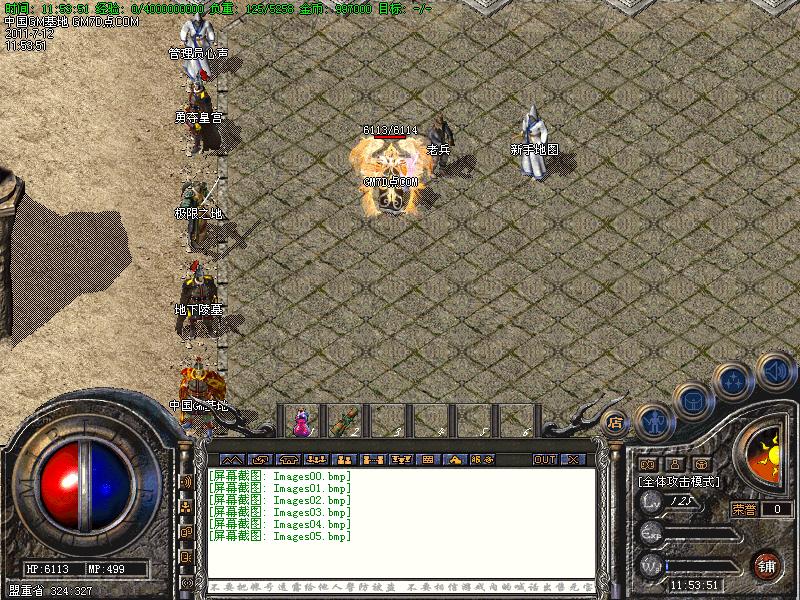Open the backpack inventory icon
Screen dimensions: 800x600
coord(692,401)
